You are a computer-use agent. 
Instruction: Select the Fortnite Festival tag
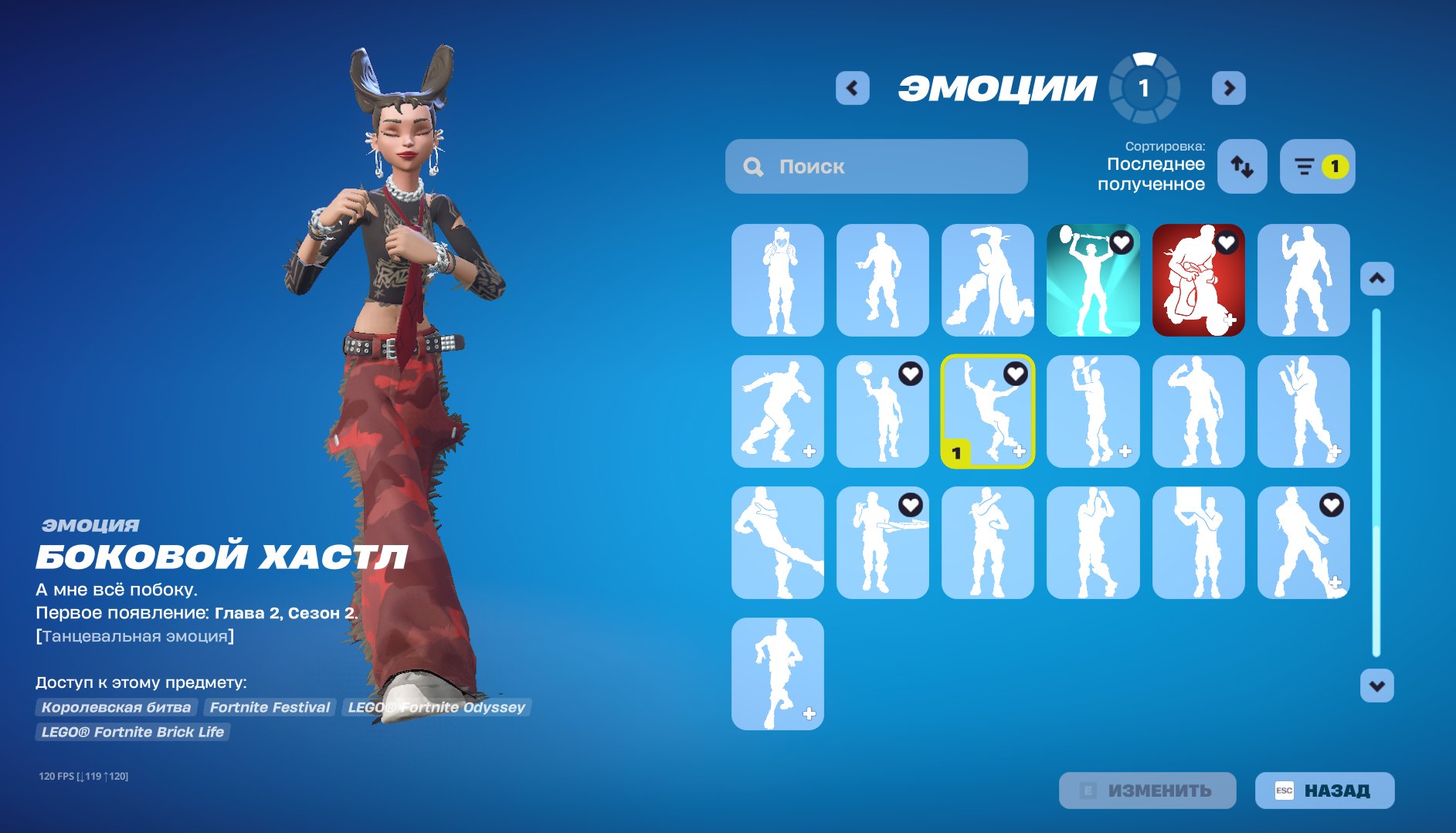pos(269,706)
